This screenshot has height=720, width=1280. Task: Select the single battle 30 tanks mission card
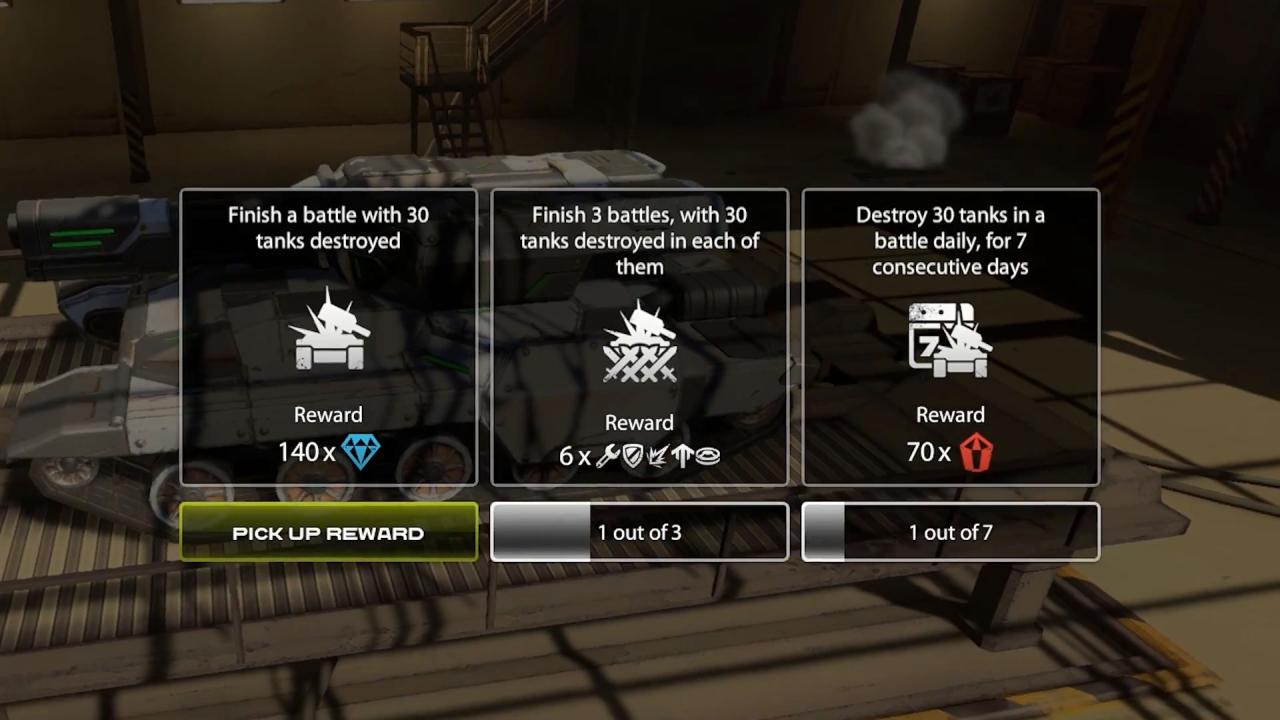point(328,337)
